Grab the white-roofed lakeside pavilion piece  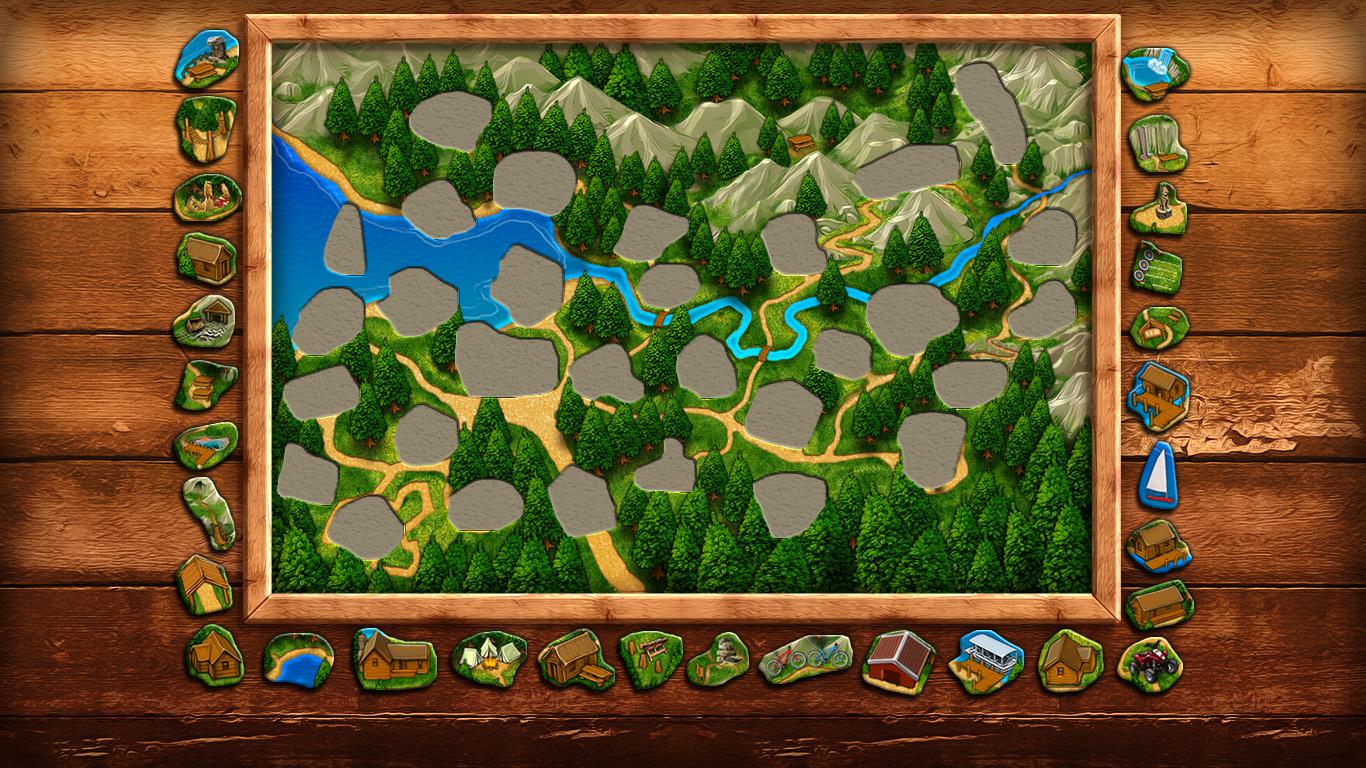click(985, 660)
